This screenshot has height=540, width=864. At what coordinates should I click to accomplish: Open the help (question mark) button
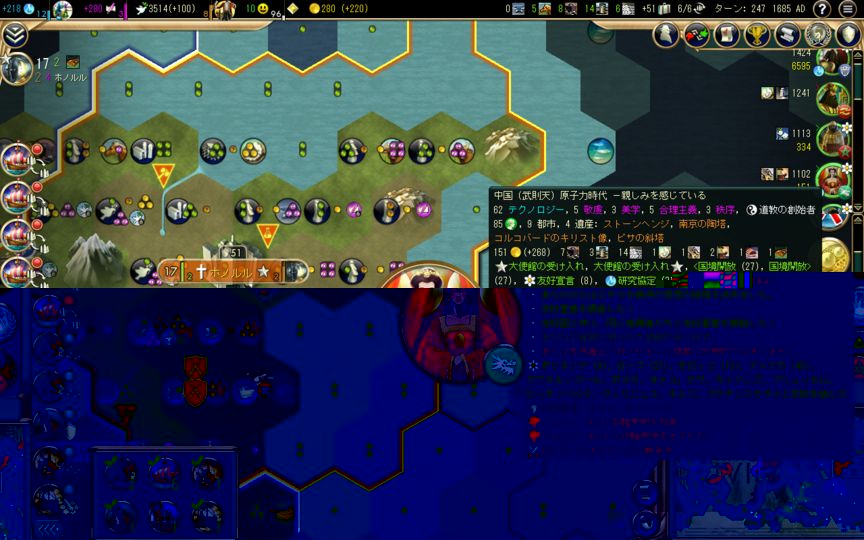(821, 9)
